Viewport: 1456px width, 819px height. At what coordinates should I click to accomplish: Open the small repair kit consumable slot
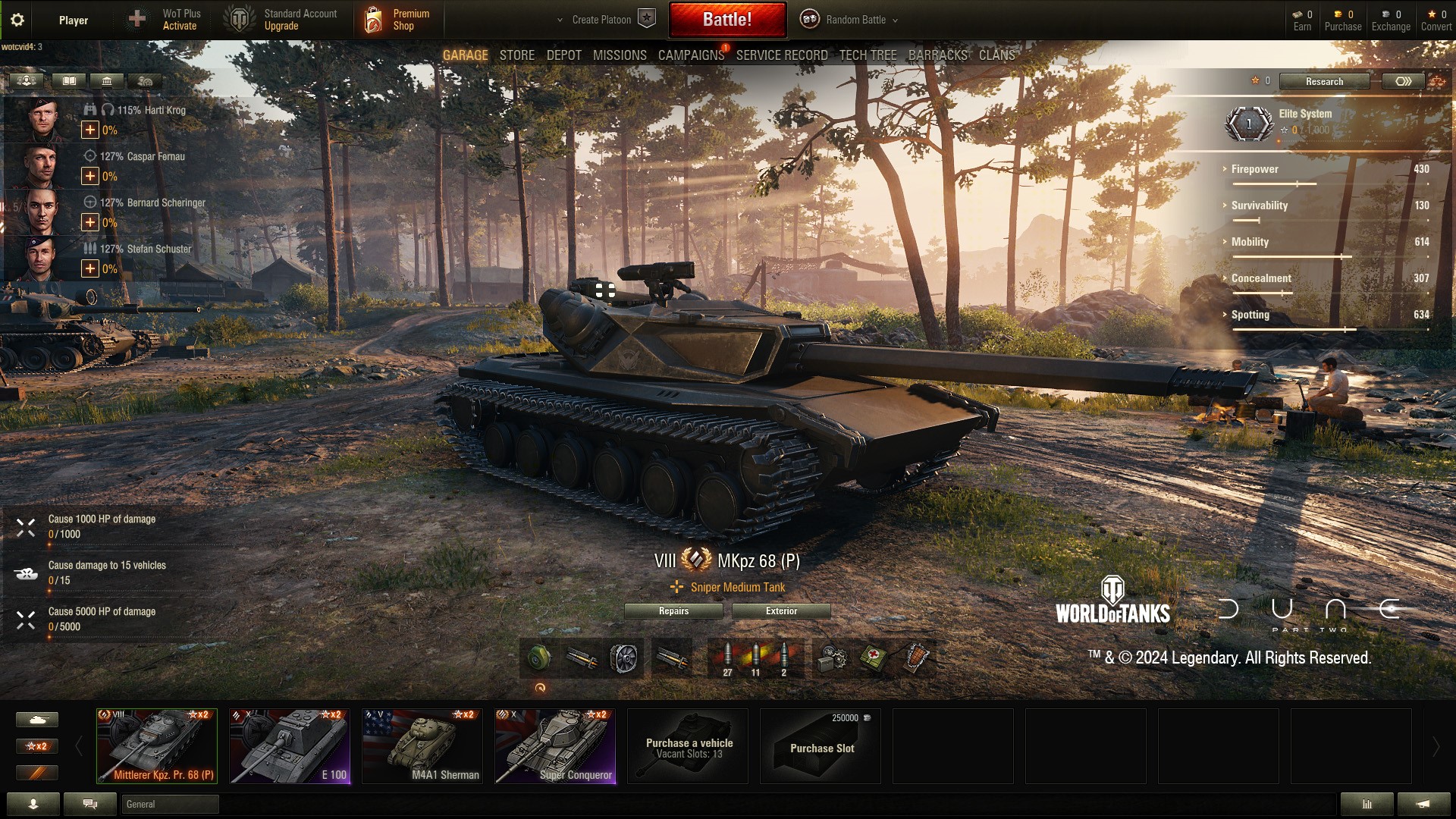833,658
